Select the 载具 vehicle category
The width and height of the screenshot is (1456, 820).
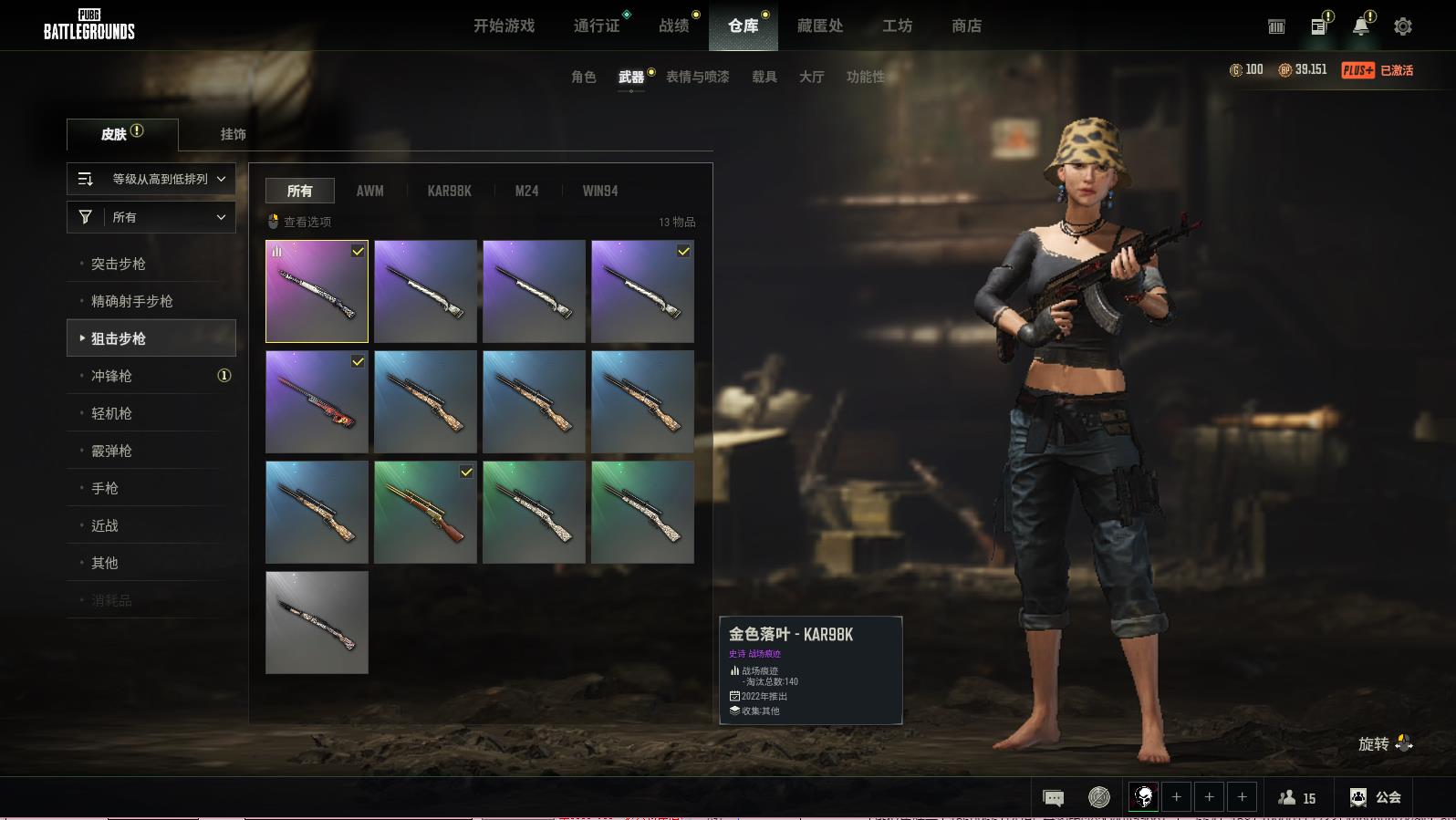click(764, 77)
